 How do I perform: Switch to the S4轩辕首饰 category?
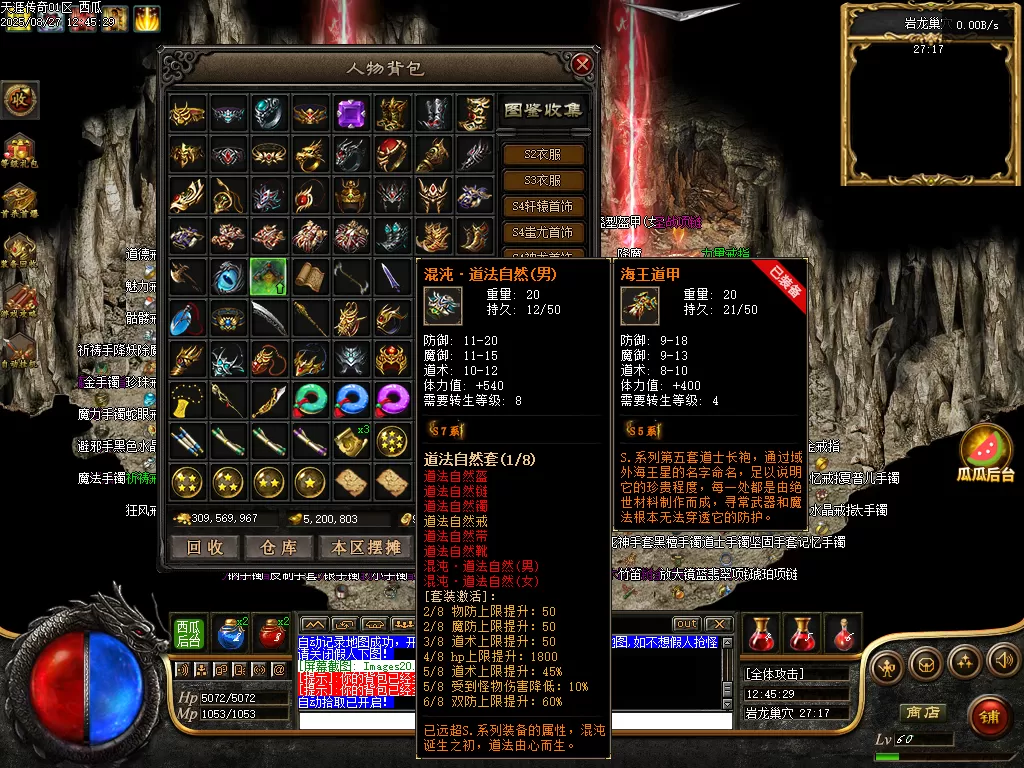[541, 207]
